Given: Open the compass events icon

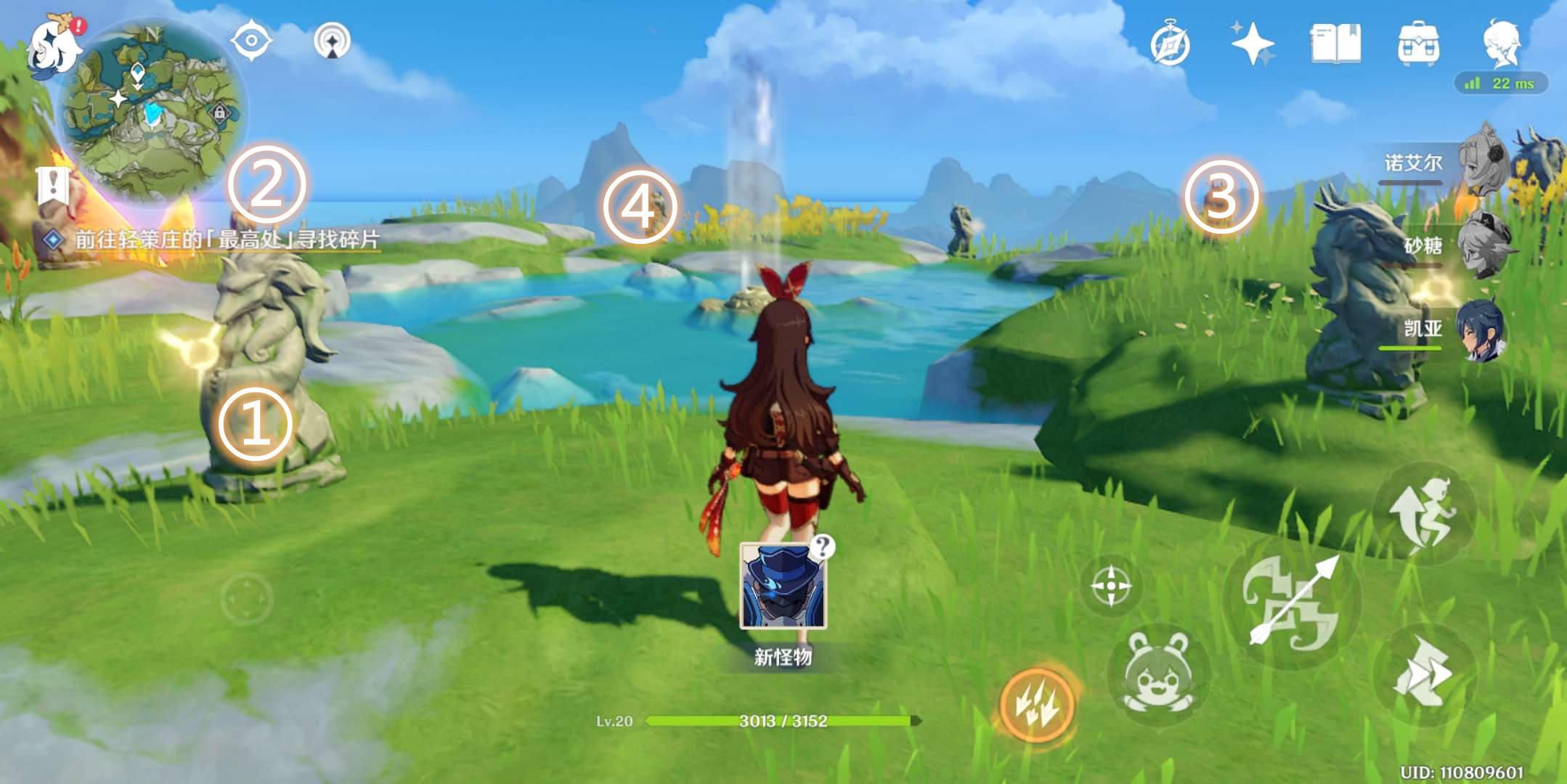Looking at the screenshot, I should coord(1170,44).
